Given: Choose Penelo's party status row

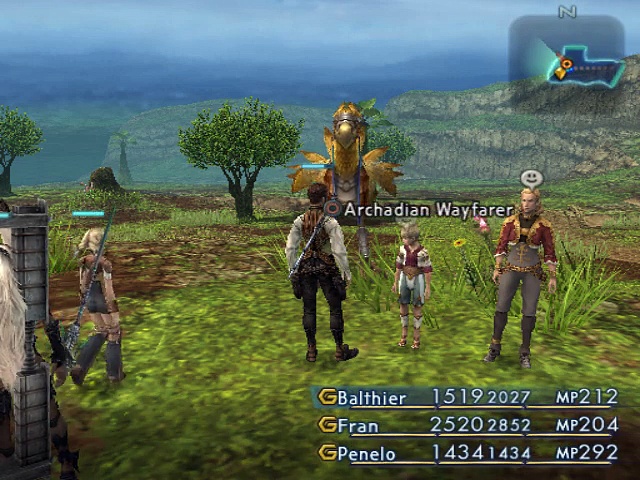Looking at the screenshot, I should (x=468, y=453).
